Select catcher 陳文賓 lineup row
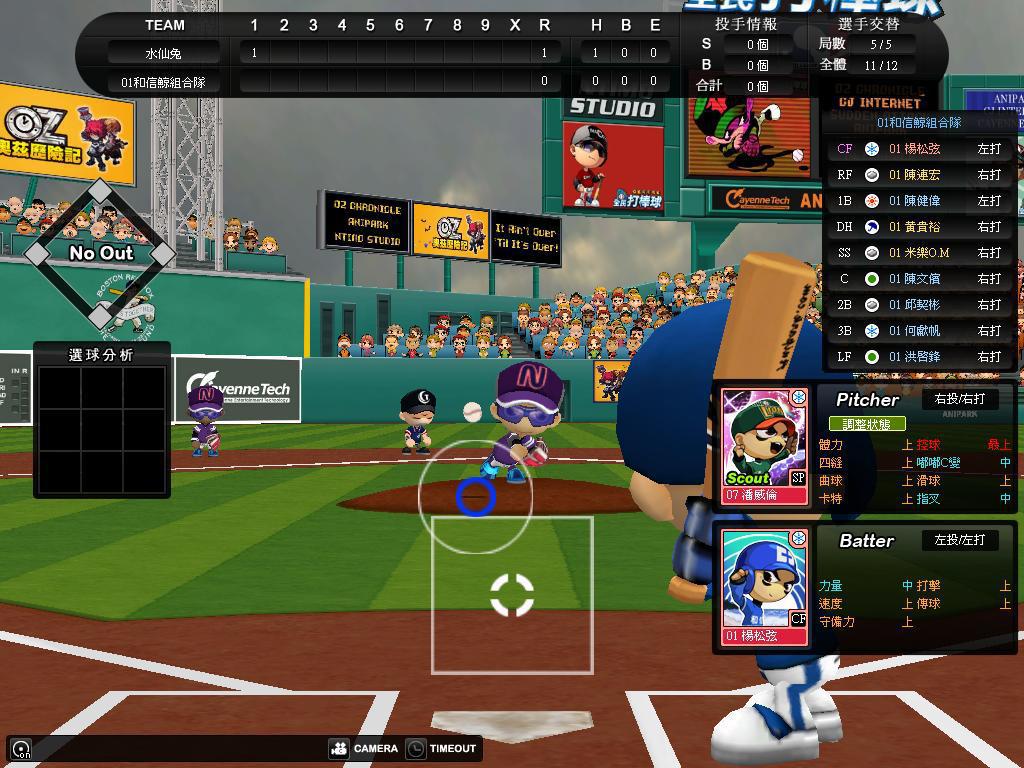This screenshot has width=1024, height=768. 919,279
